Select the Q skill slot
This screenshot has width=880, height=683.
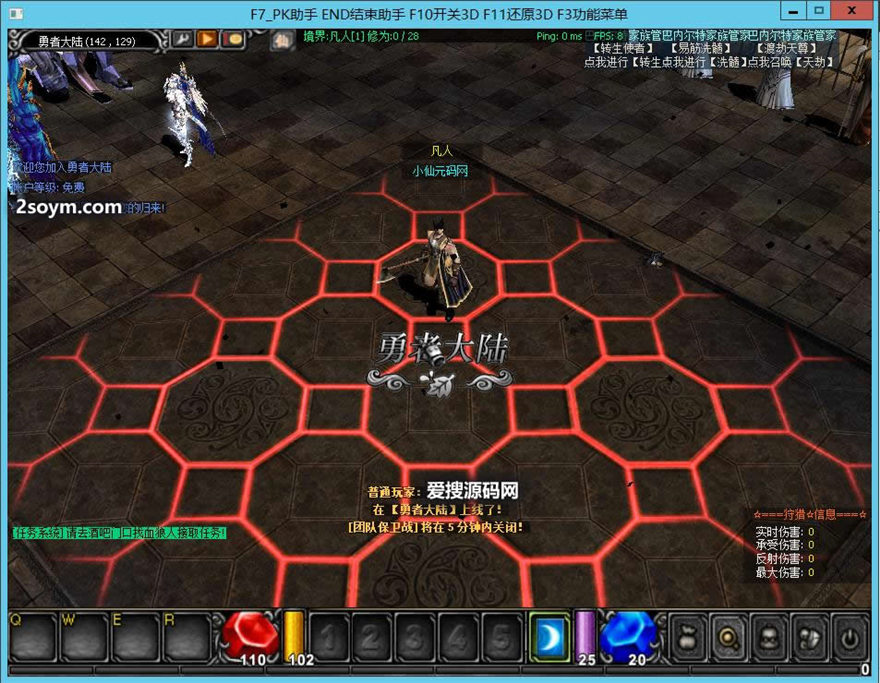pyautogui.click(x=32, y=635)
